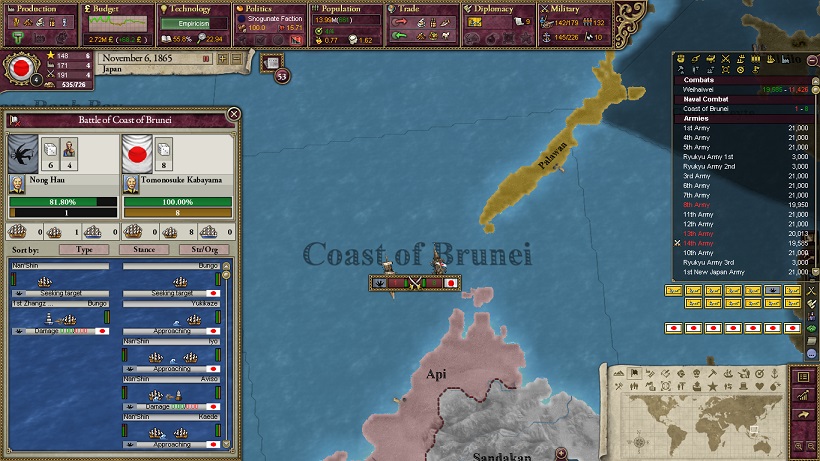Open the Budget panel
The width and height of the screenshot is (820, 461).
click(114, 9)
